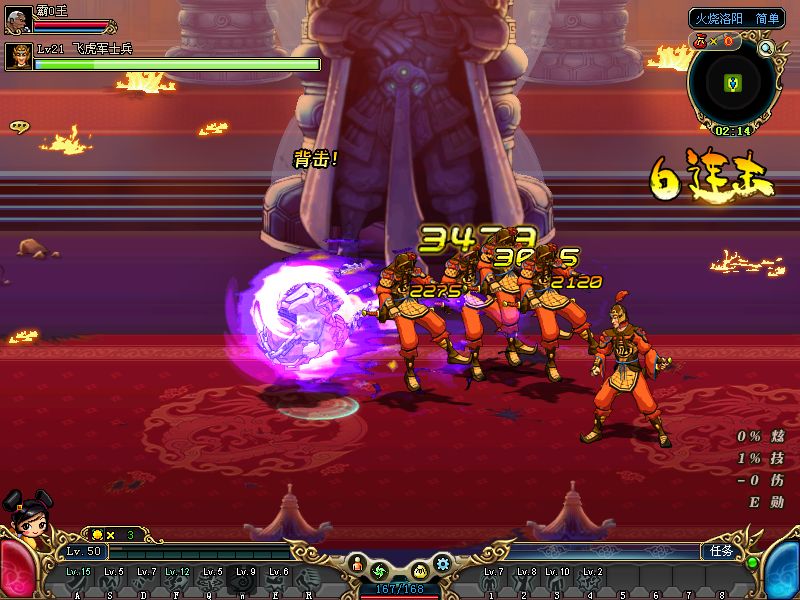
Task: Open the 任务 quest button
Action: pyautogui.click(x=719, y=551)
